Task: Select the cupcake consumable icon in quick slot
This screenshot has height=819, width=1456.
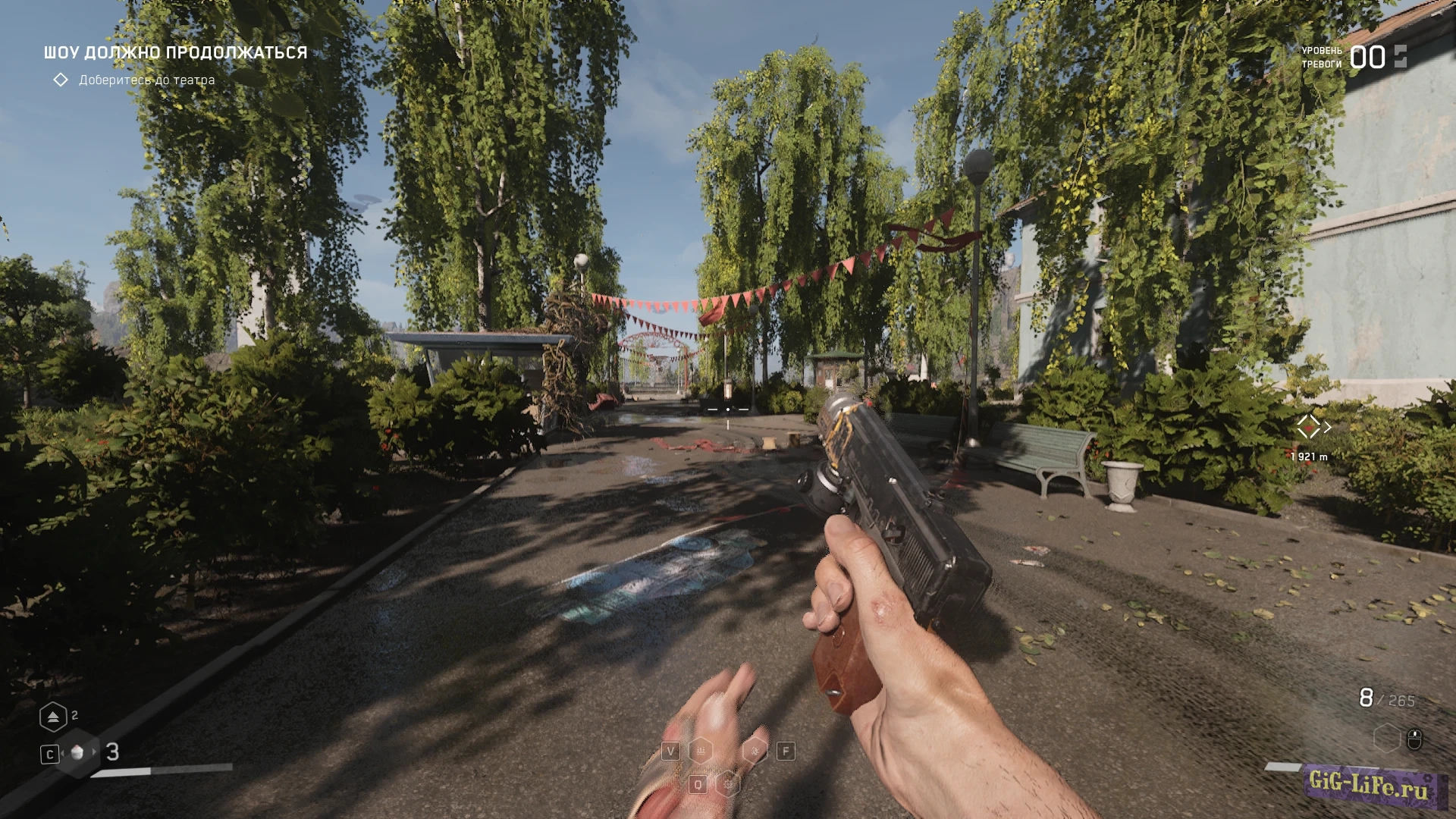Action: pyautogui.click(x=77, y=754)
